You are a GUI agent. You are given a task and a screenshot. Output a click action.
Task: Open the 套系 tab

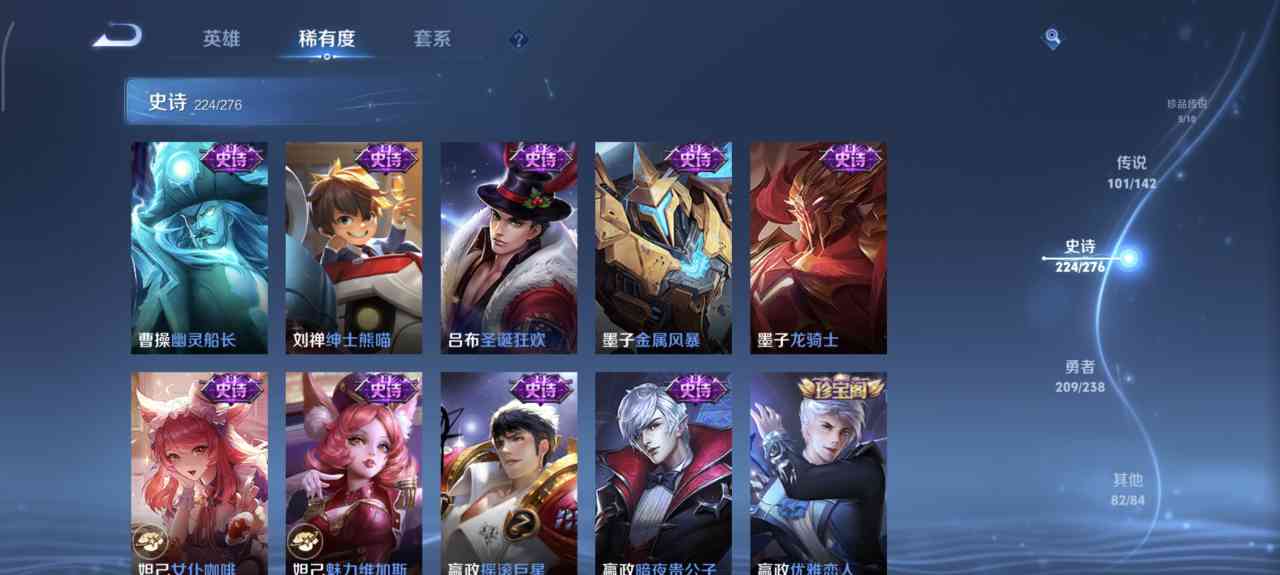tap(432, 39)
